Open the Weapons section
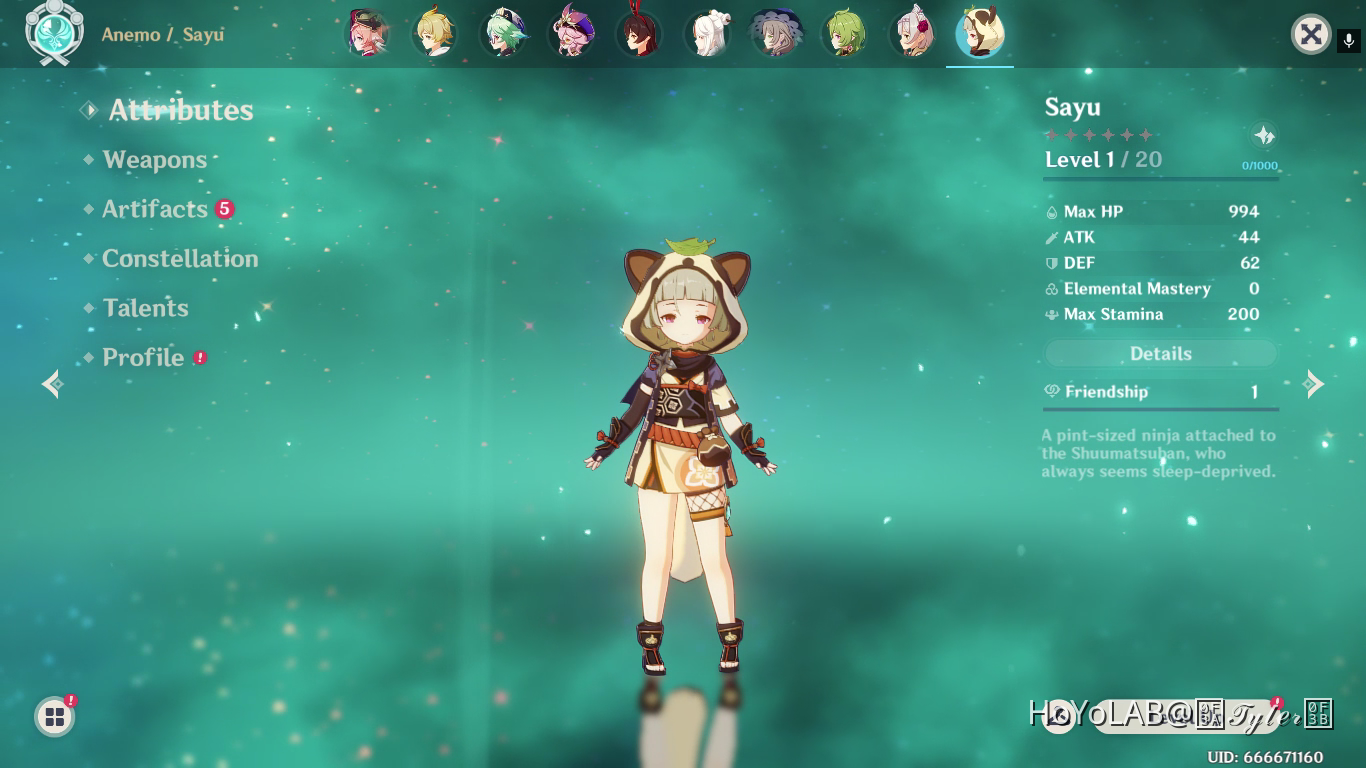The height and width of the screenshot is (768, 1366). pos(154,160)
